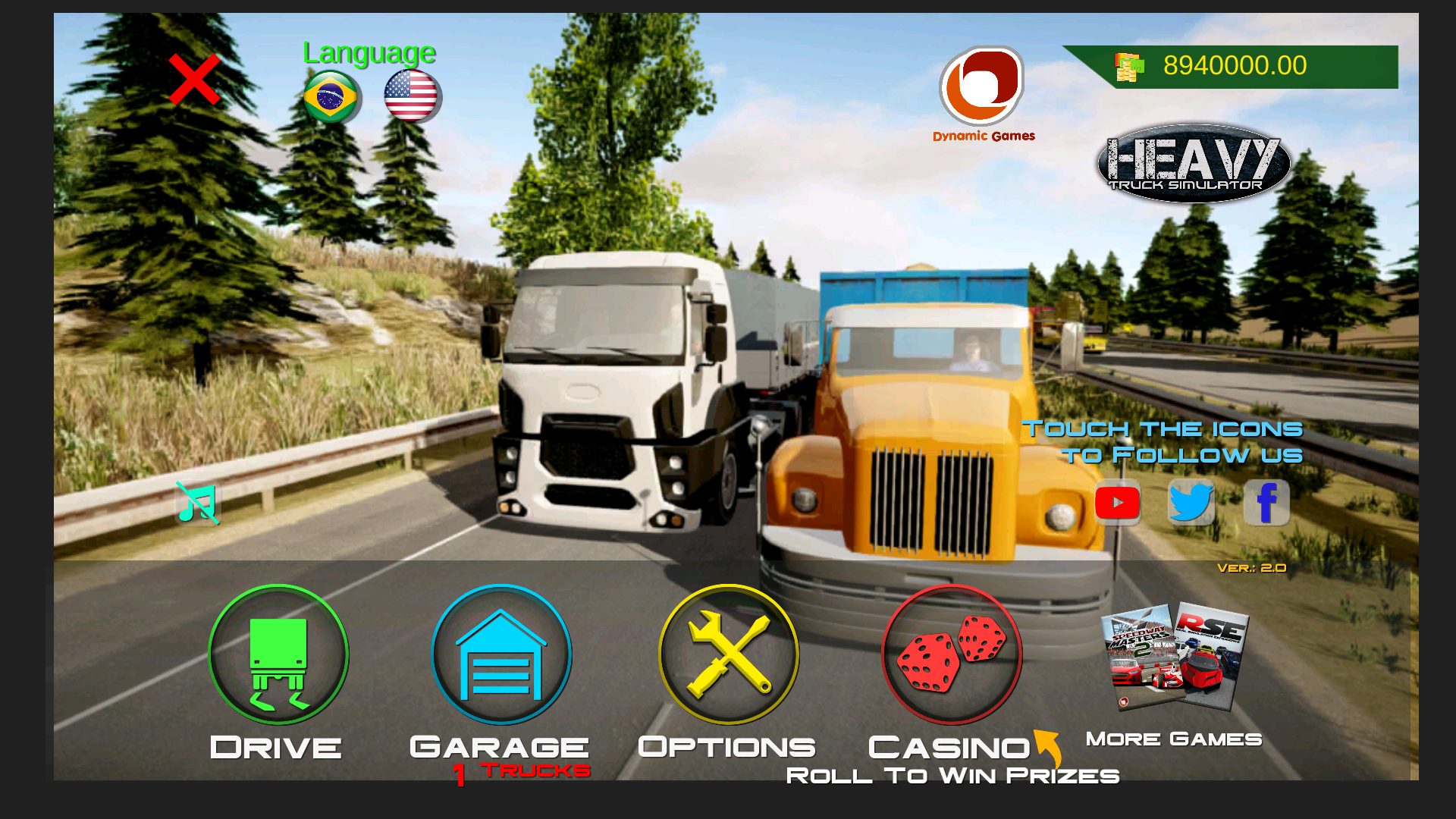This screenshot has width=1456, height=819.
Task: Open the Garage menu
Action: [x=501, y=654]
